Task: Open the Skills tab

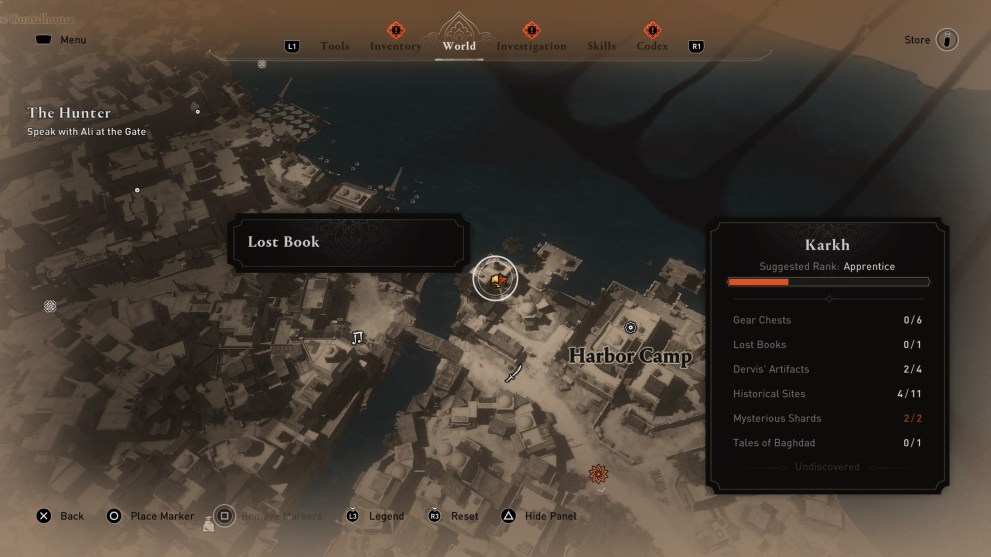Action: (602, 46)
